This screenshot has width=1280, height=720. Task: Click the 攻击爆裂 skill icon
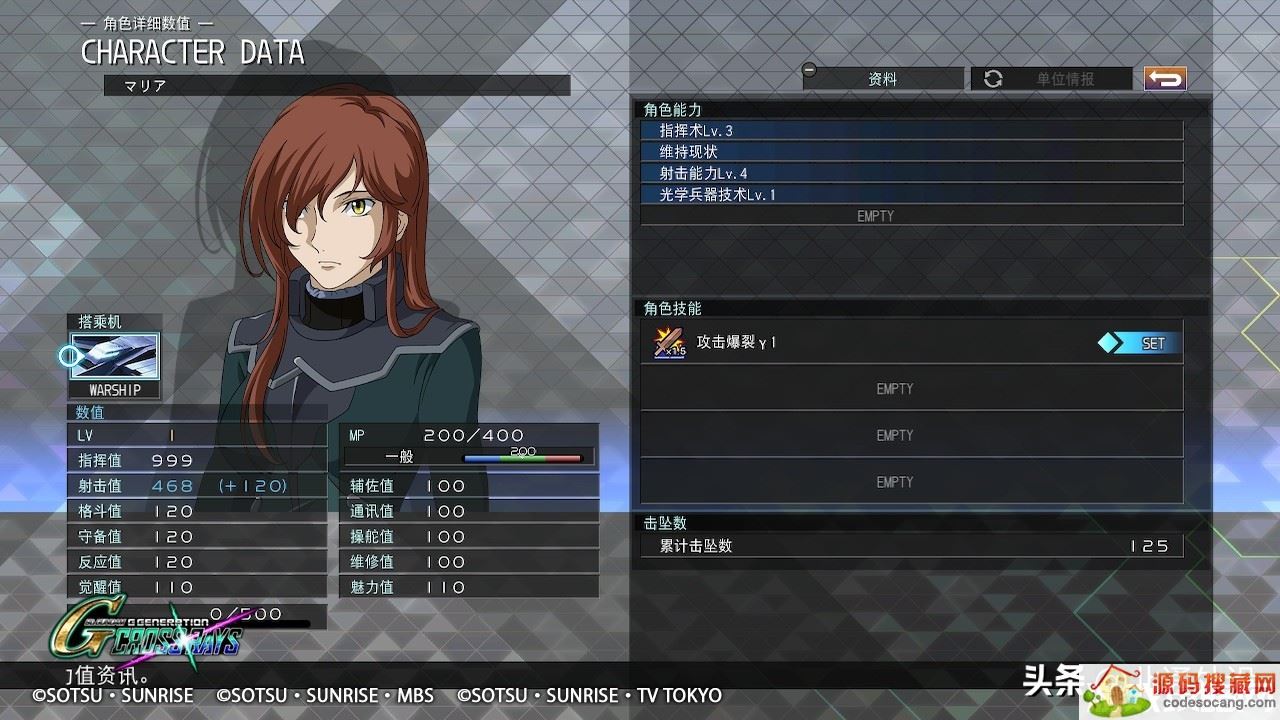(x=669, y=343)
